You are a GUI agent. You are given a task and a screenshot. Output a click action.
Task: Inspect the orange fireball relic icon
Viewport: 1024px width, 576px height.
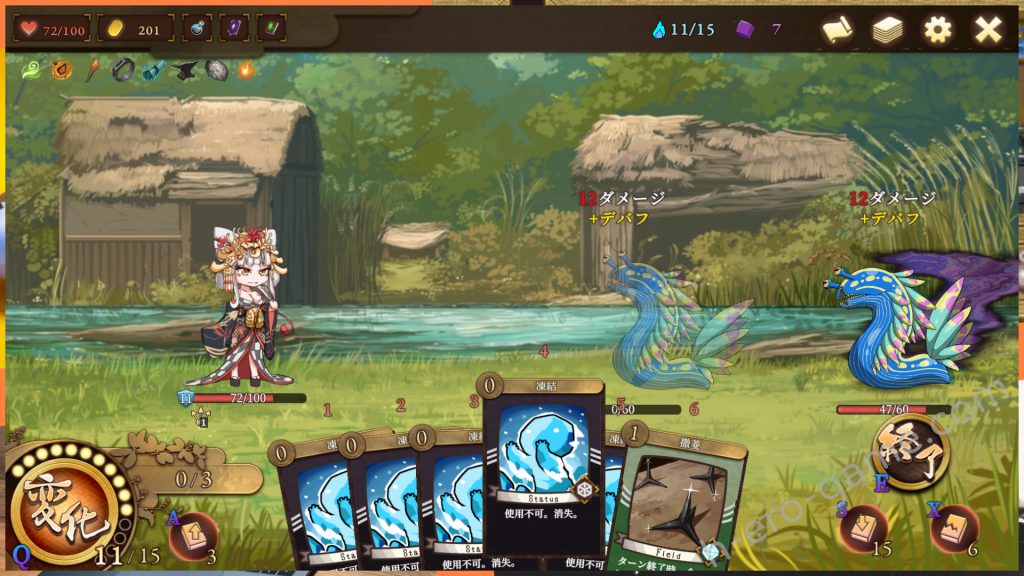[246, 70]
